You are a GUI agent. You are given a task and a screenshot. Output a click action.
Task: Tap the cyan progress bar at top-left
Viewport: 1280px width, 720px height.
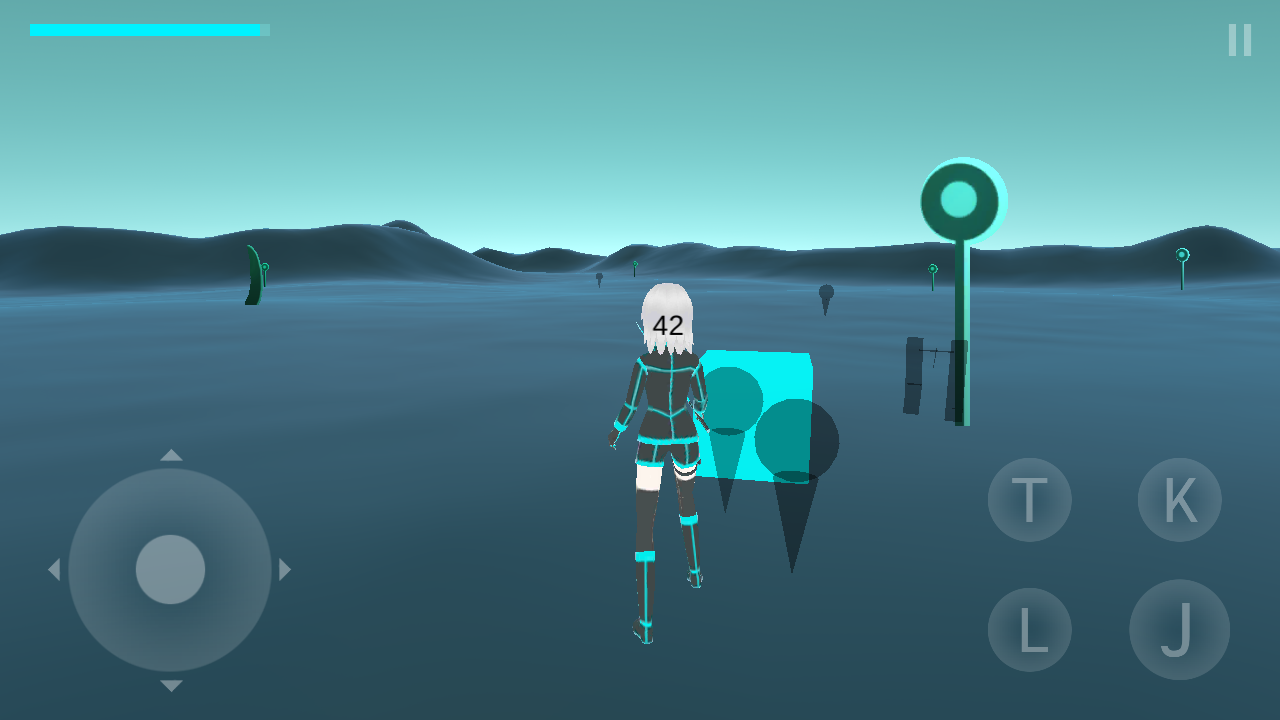click(145, 30)
